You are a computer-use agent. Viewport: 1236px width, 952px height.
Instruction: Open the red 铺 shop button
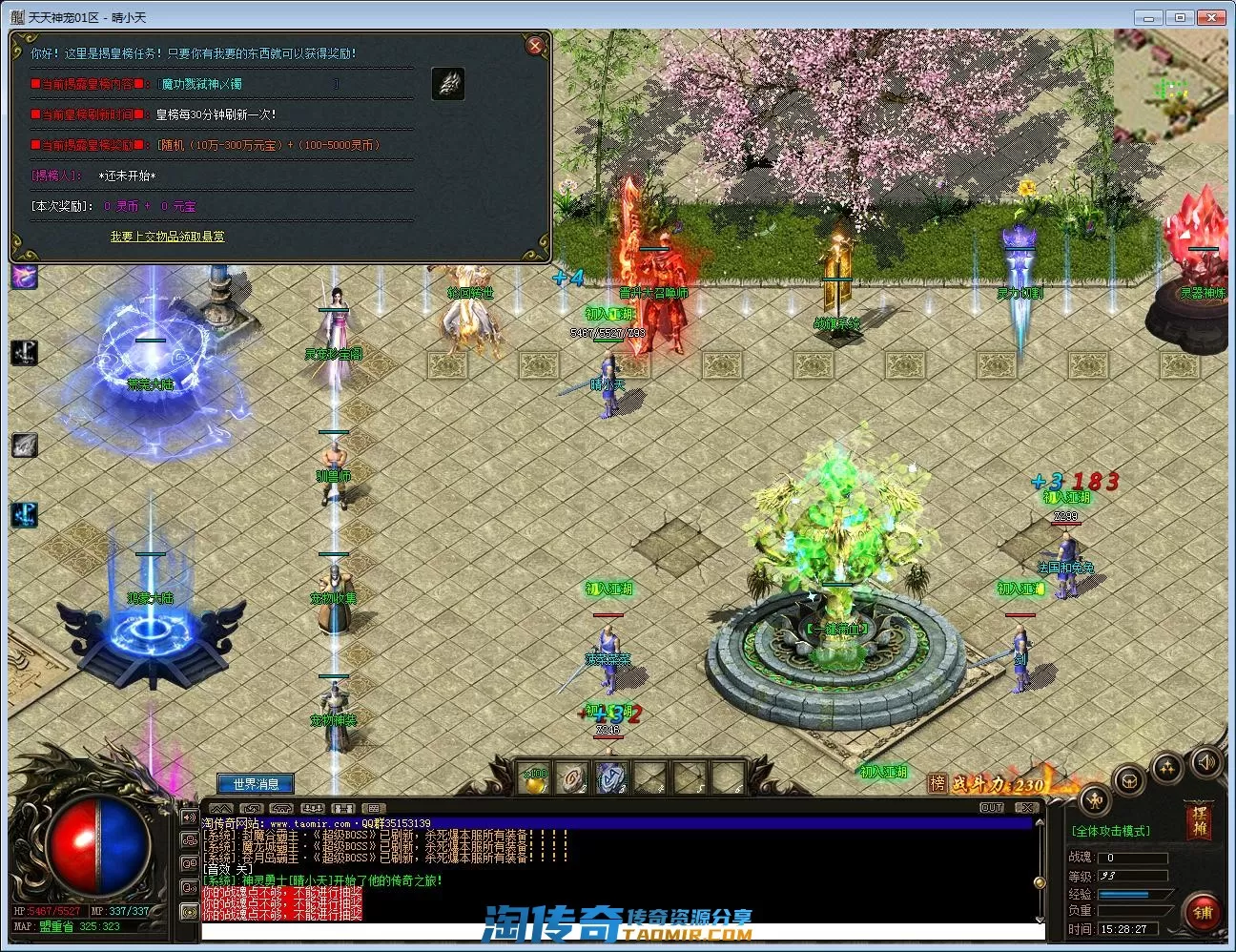point(1203,913)
